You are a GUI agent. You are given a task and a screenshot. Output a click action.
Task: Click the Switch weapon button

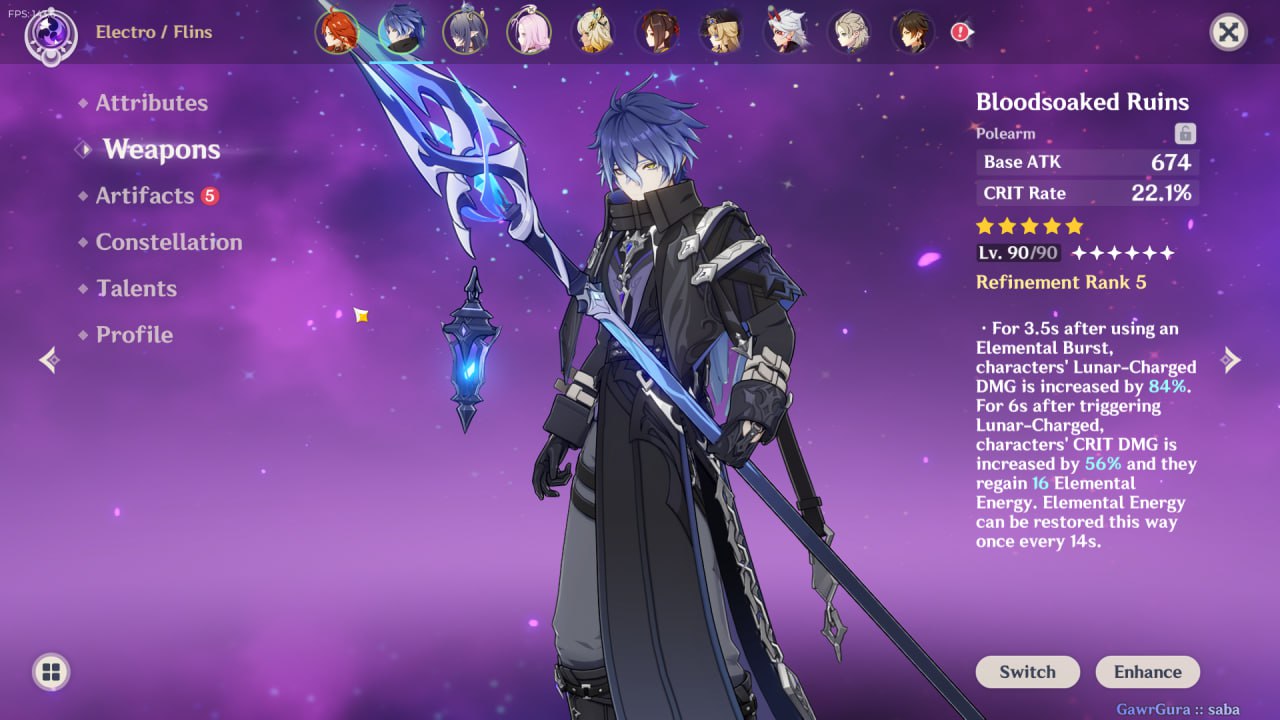(1027, 672)
